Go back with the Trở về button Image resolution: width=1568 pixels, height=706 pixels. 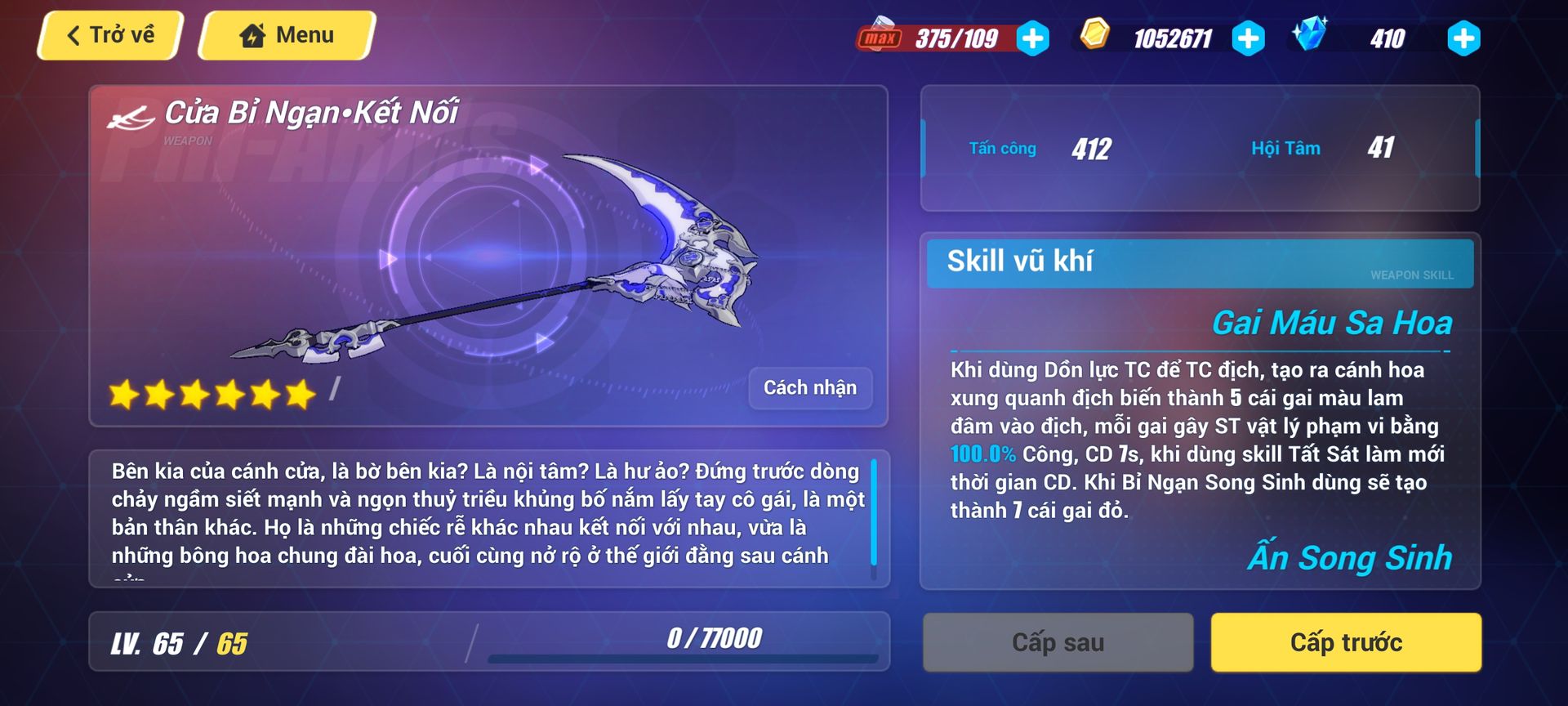click(110, 35)
